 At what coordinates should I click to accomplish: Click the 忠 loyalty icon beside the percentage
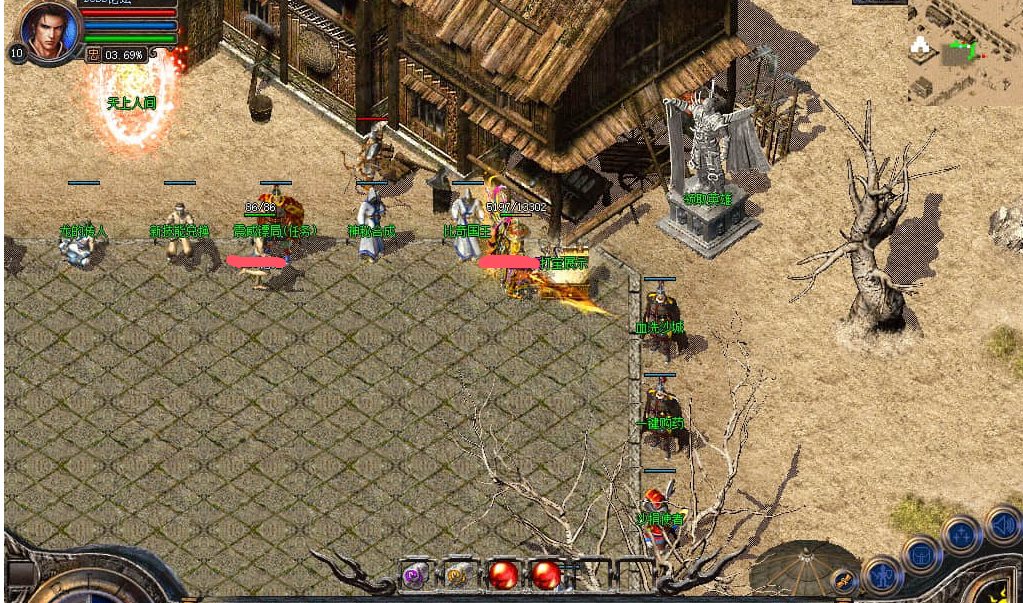[x=93, y=54]
